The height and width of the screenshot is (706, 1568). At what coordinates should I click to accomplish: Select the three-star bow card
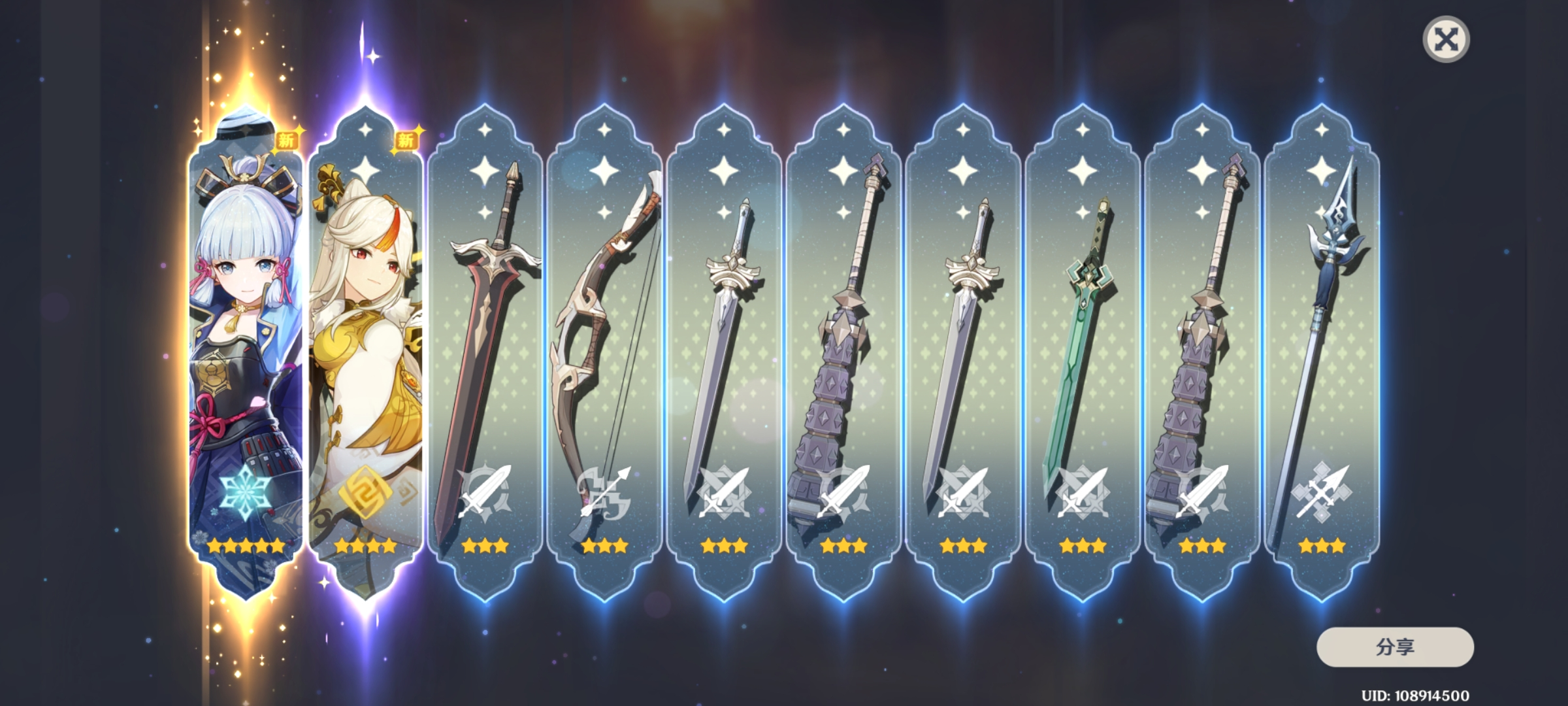click(604, 353)
